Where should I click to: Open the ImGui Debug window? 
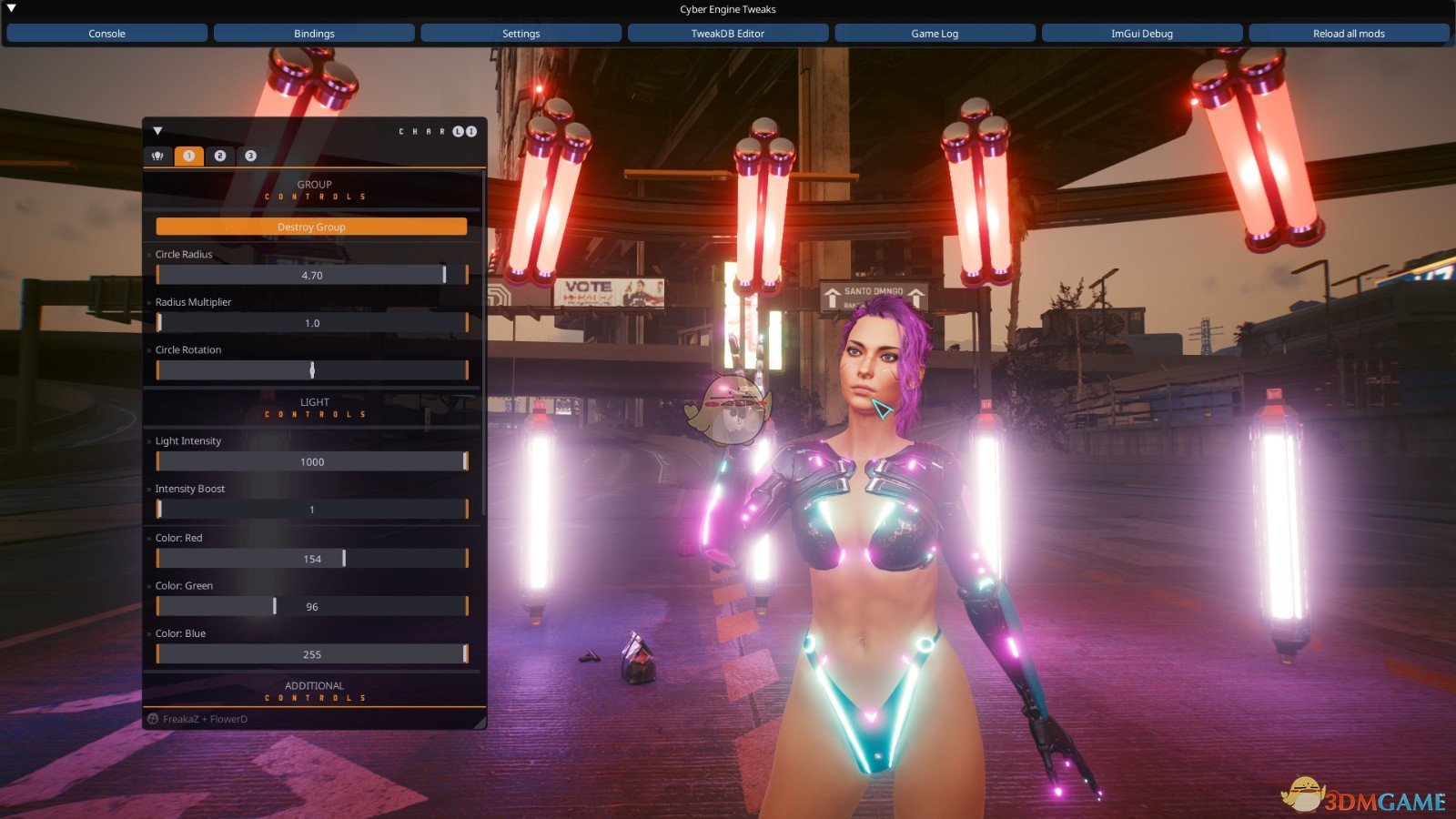1141,34
